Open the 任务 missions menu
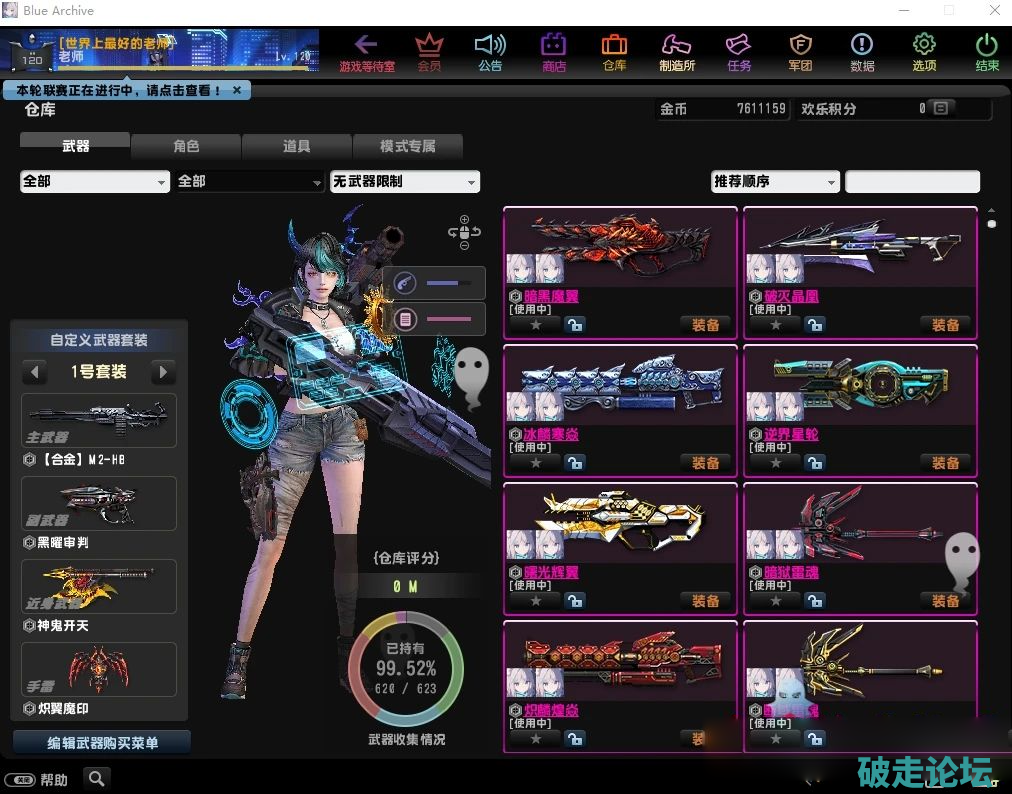The width and height of the screenshot is (1012, 794). pos(739,52)
